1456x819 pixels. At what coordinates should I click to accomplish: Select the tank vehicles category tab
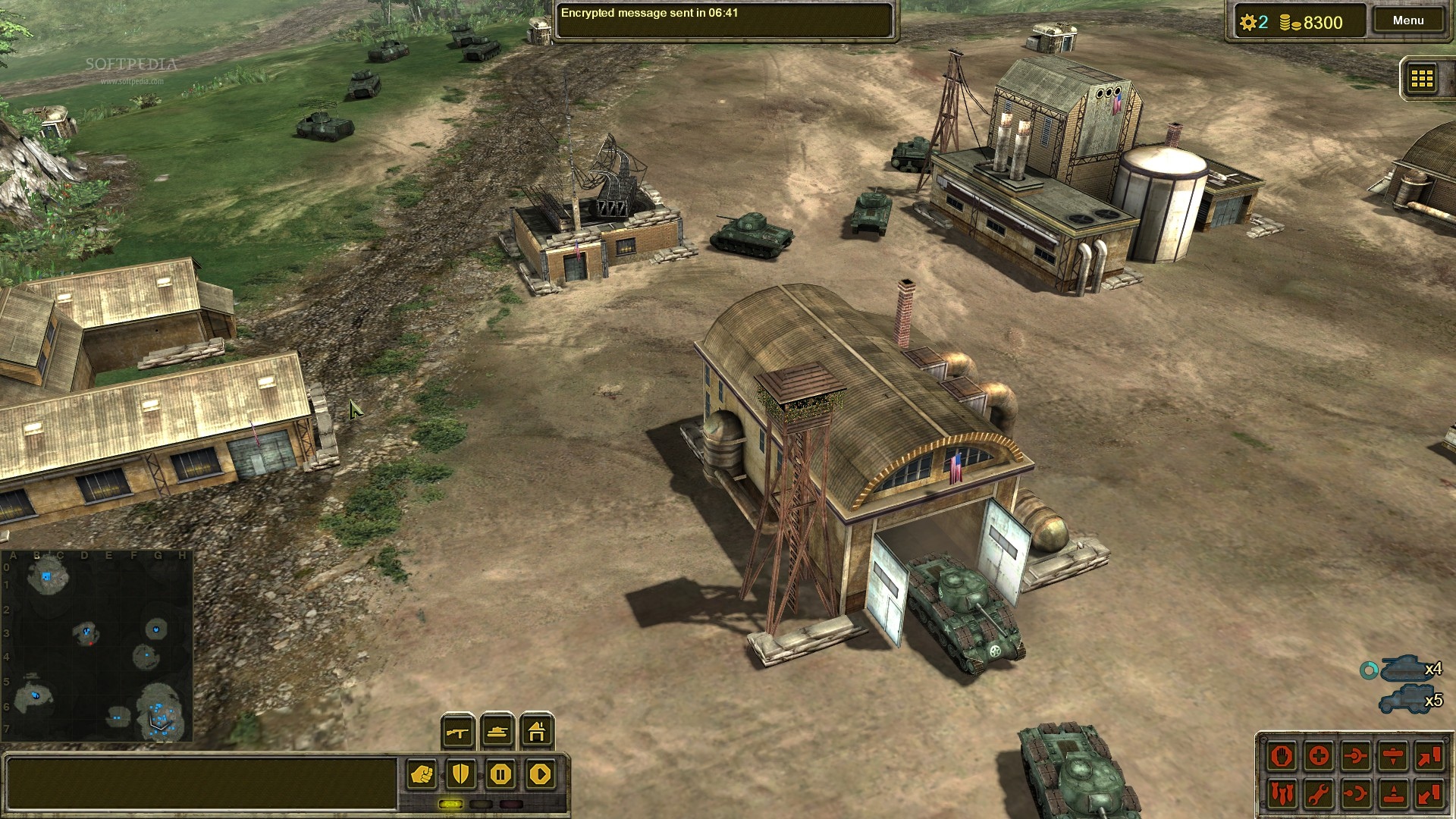497,732
